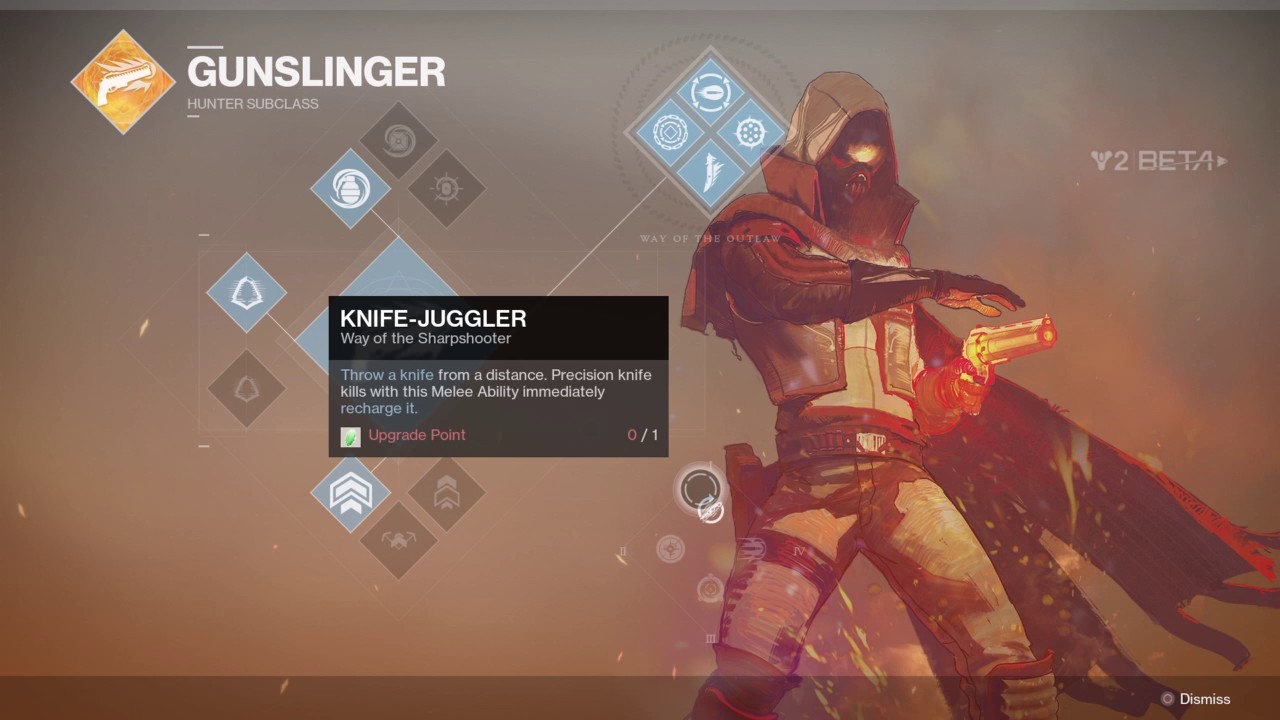Select the Gunslinger subclass emblem
1280x720 pixels.
pyautogui.click(x=123, y=82)
